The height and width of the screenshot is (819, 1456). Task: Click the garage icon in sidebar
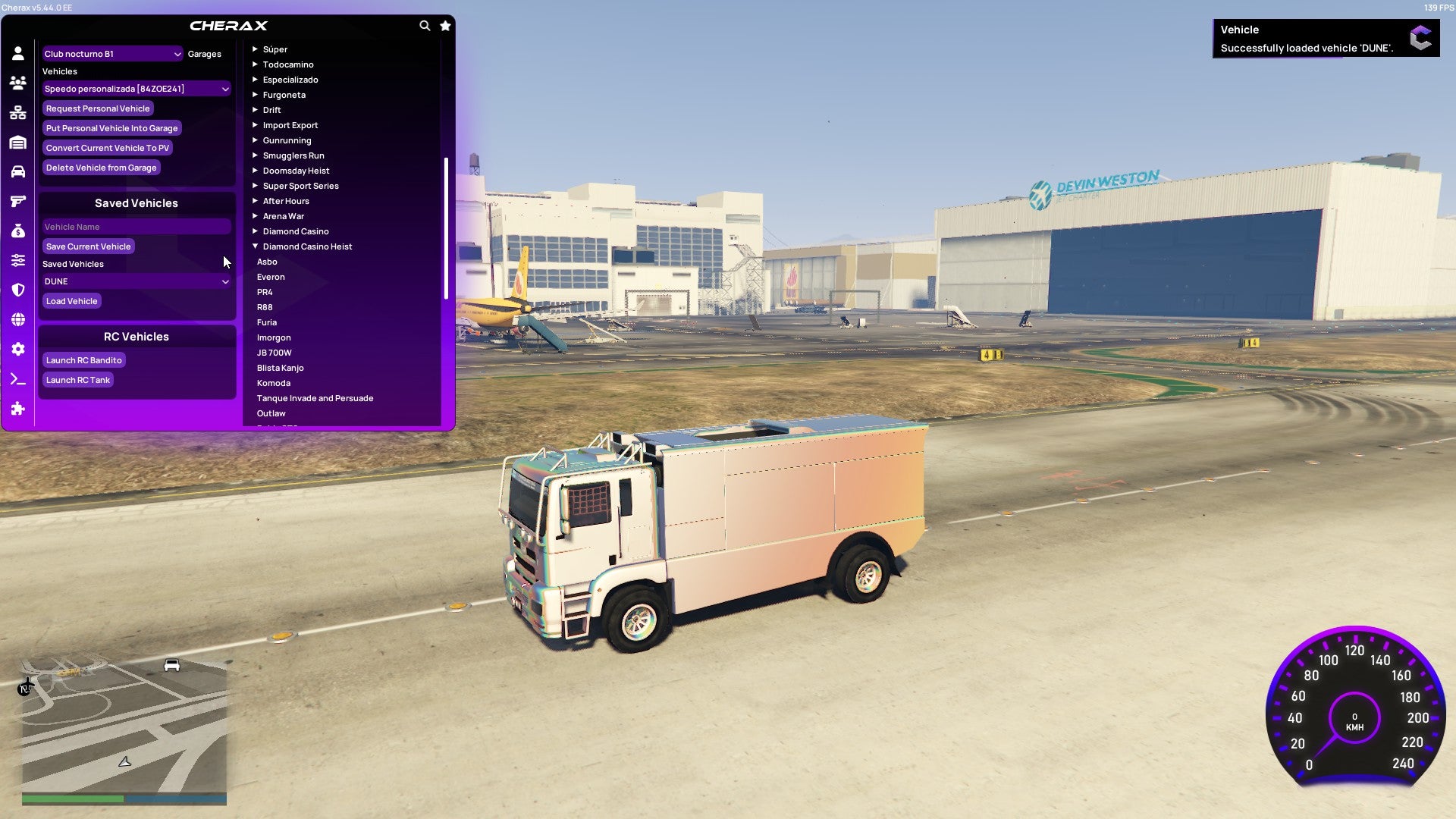[17, 143]
